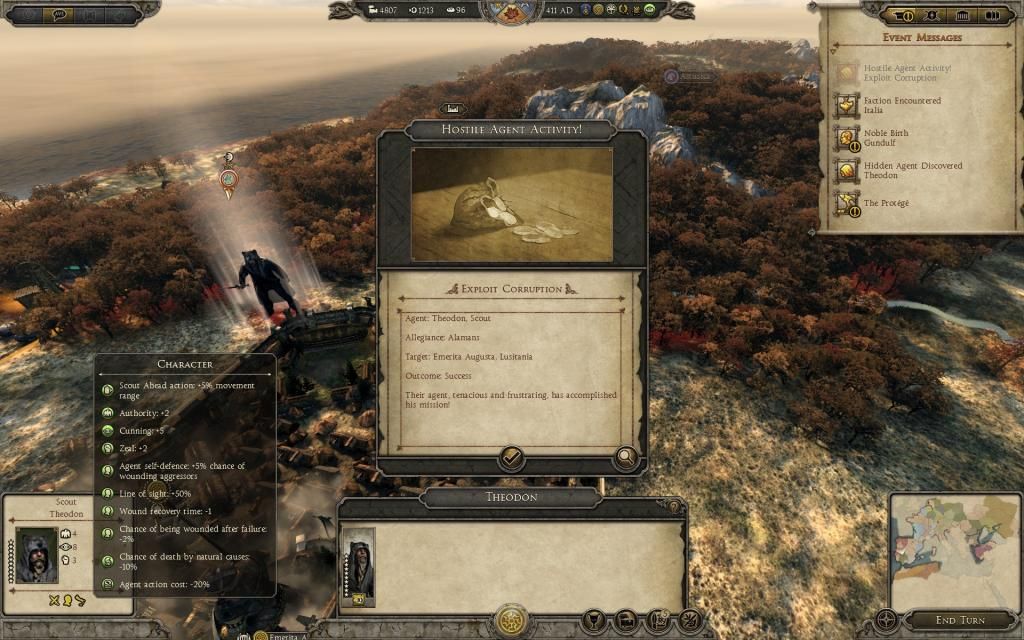Open the help button on Theodon panel
The image size is (1024, 640).
(675, 508)
